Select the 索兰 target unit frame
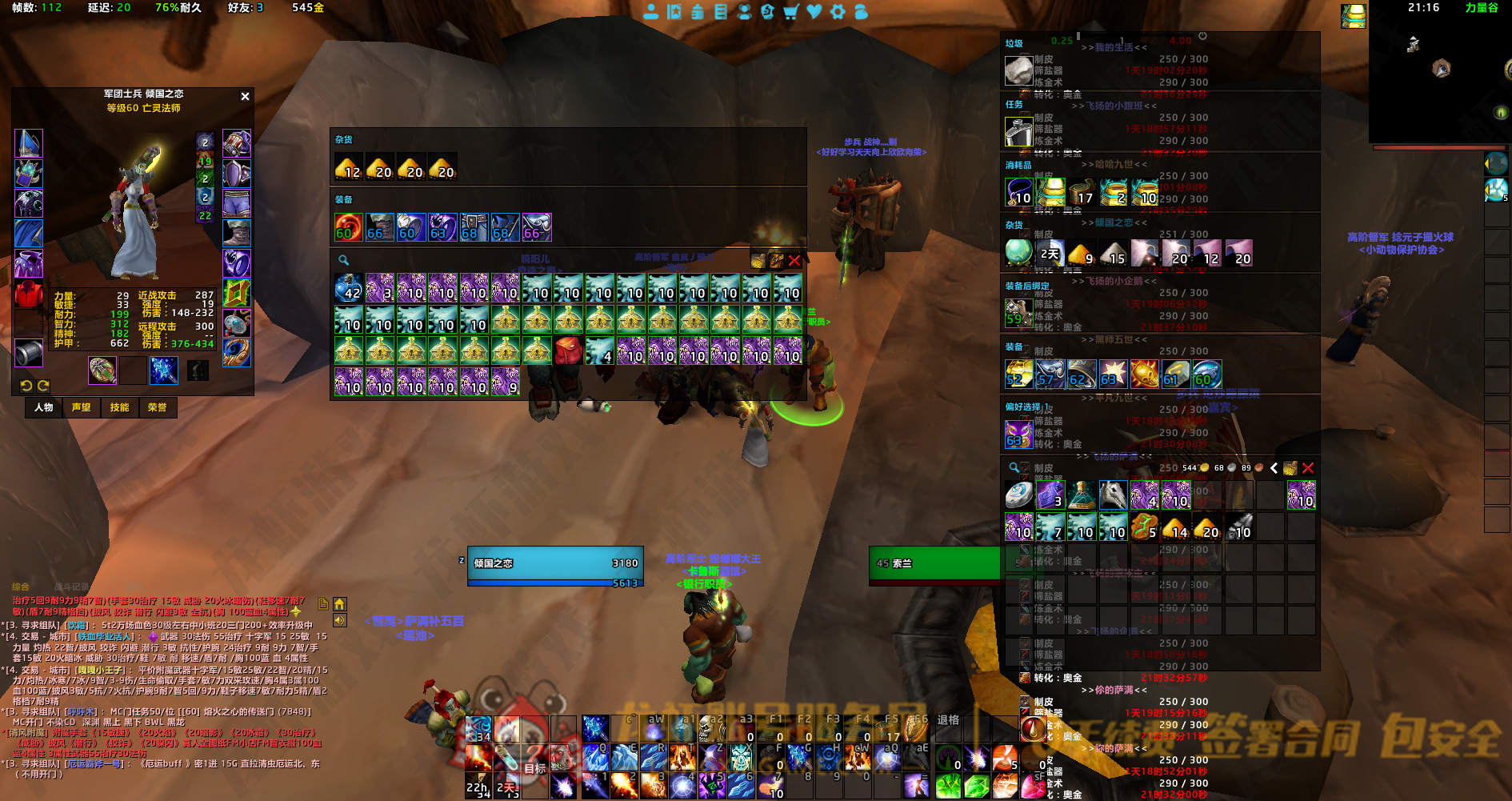1512x801 pixels. point(934,563)
